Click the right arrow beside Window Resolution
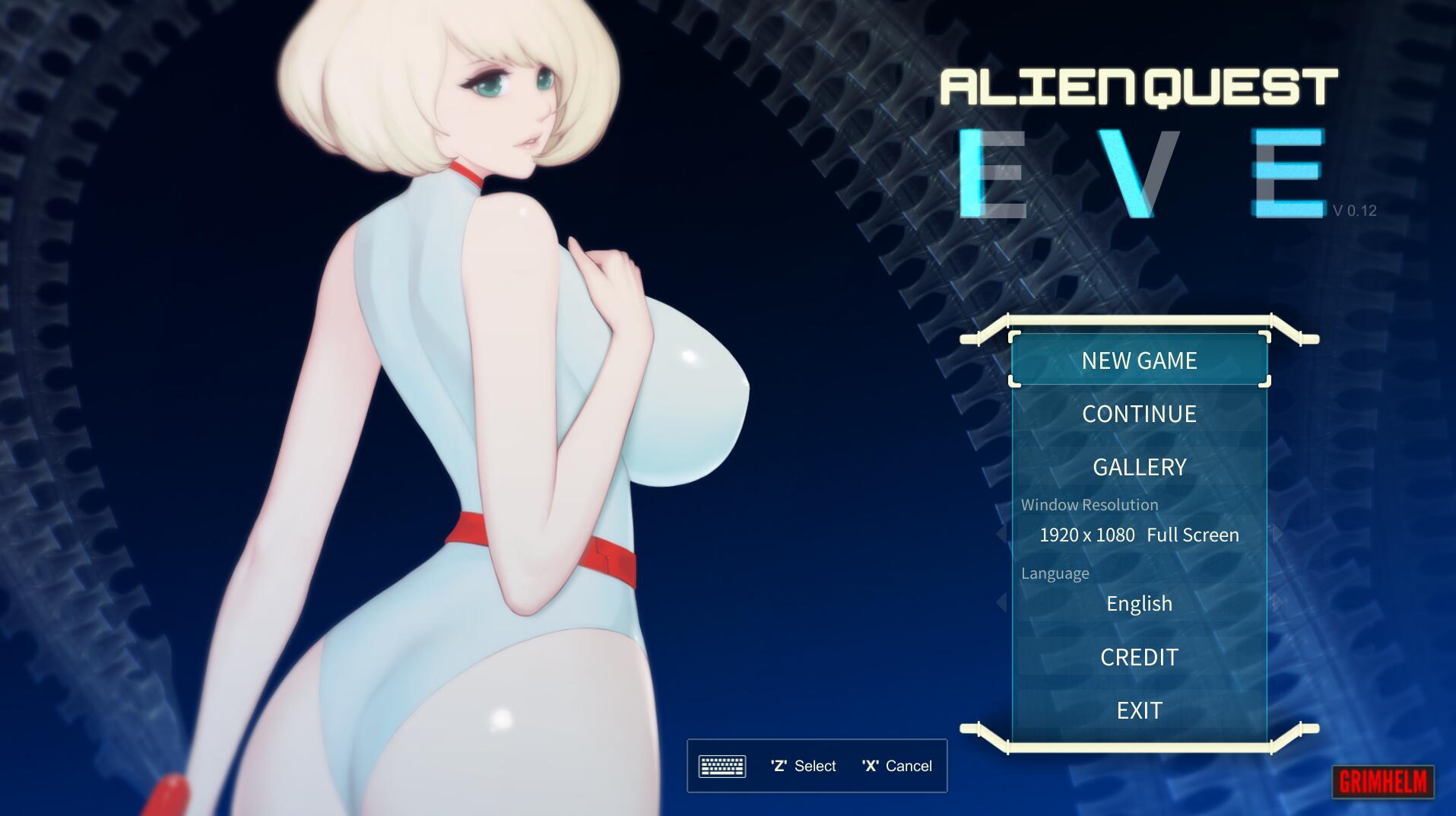 pos(1277,535)
